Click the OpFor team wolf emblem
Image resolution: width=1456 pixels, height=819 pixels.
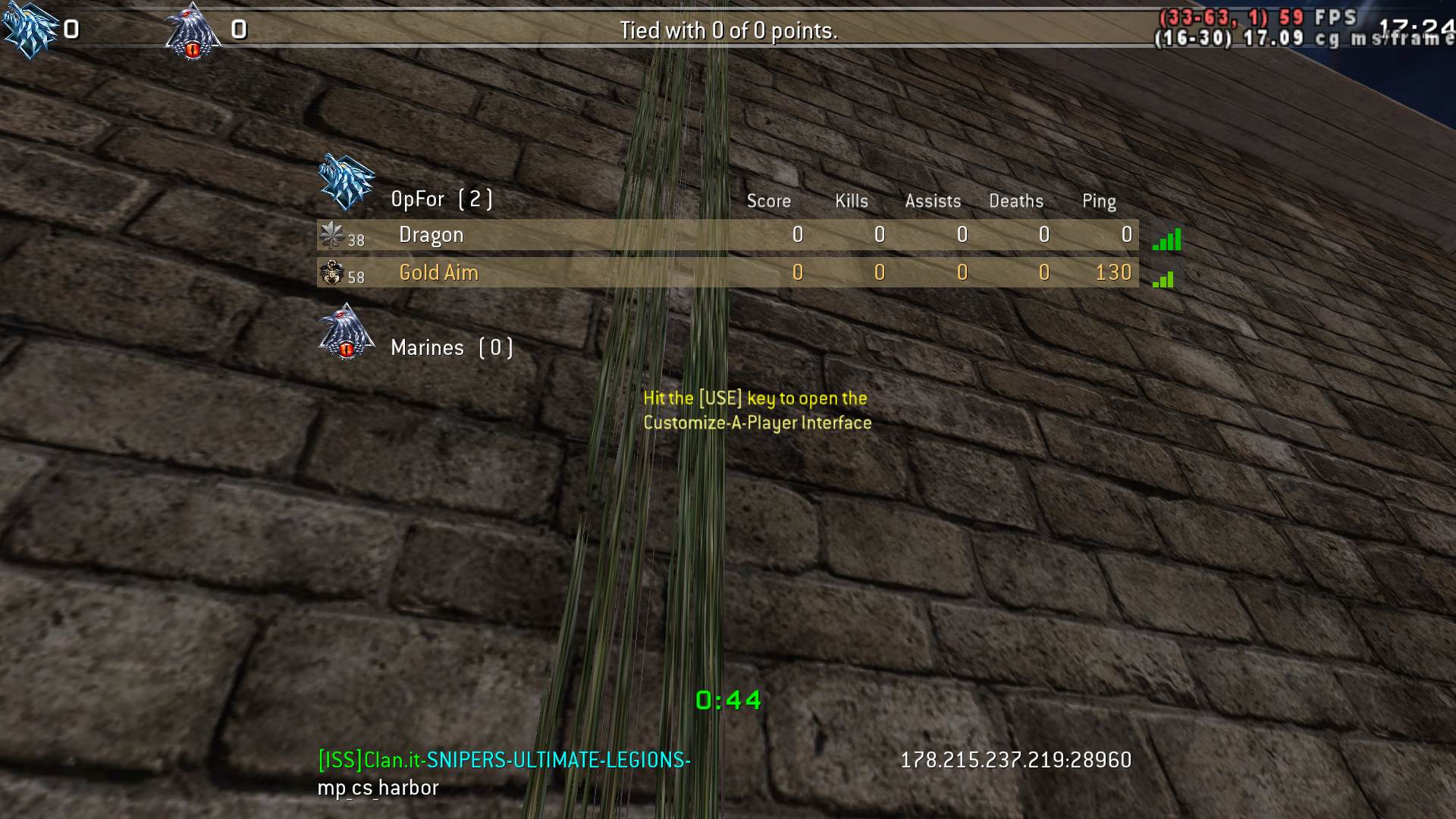347,182
